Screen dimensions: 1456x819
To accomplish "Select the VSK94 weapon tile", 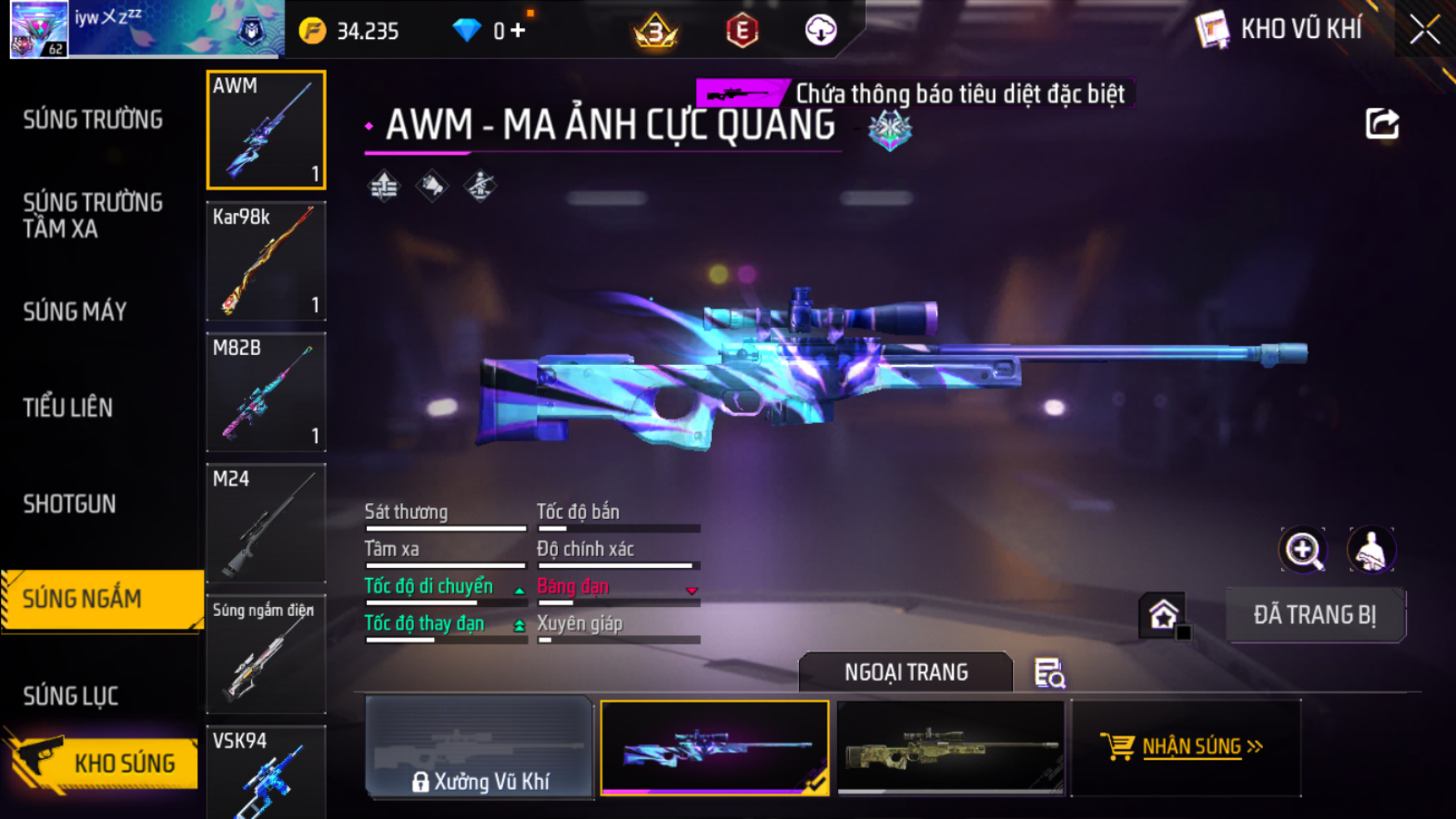I will 266,773.
